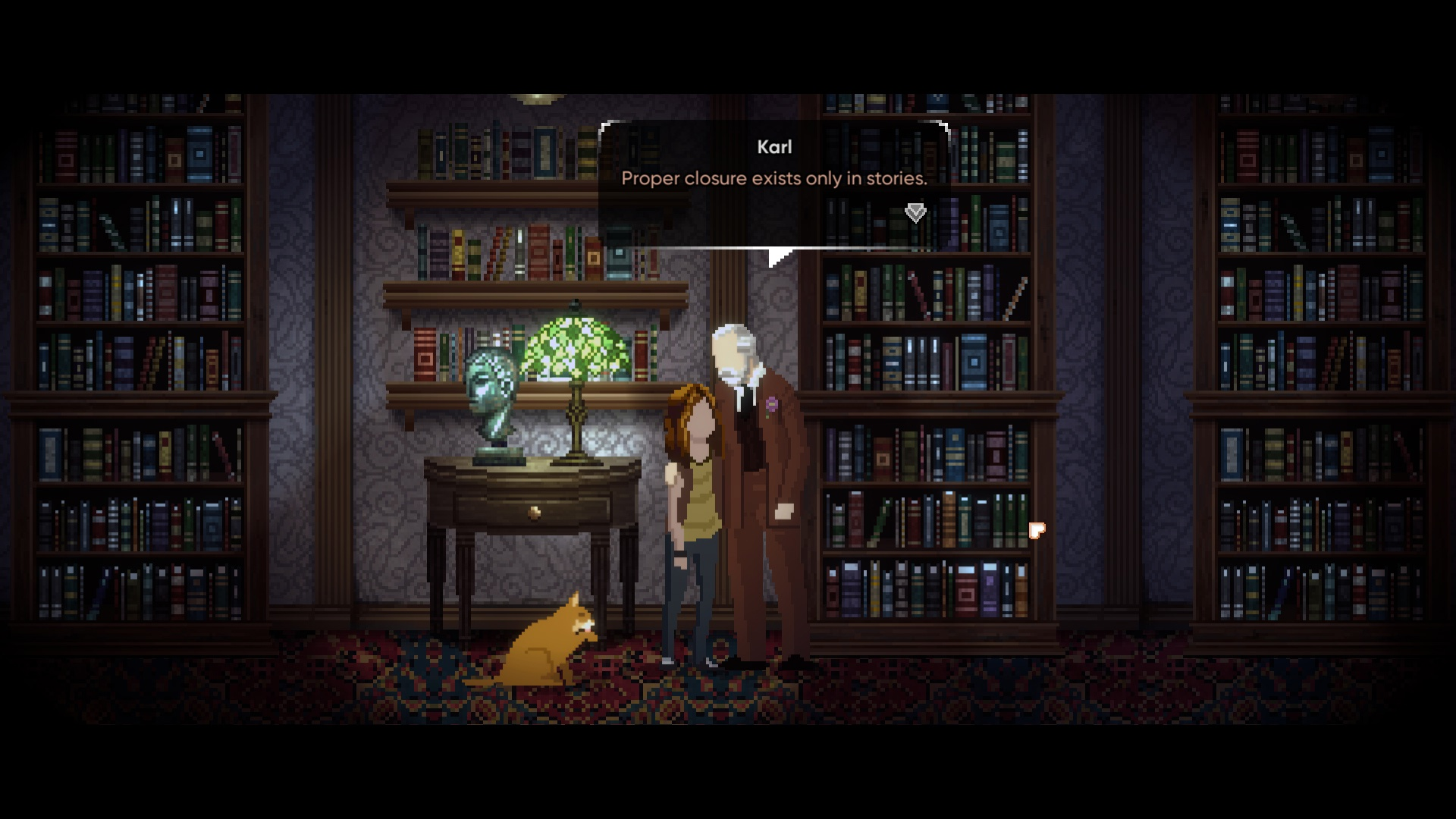Click the continue chevron below Karl's dialogue
Viewport: 1456px width, 819px height.
915,213
